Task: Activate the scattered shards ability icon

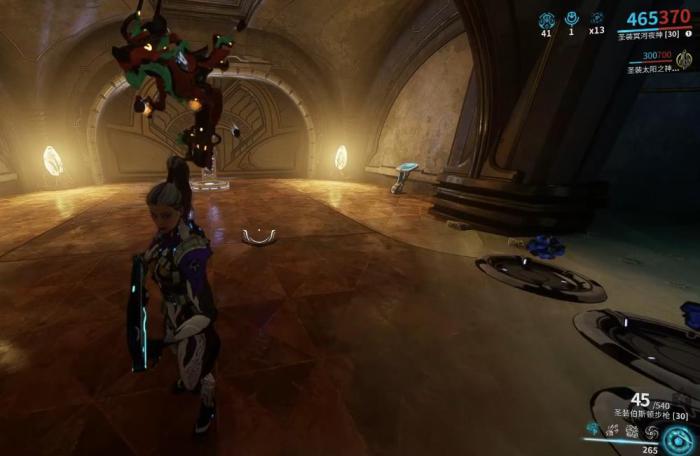Action: coord(611,431)
